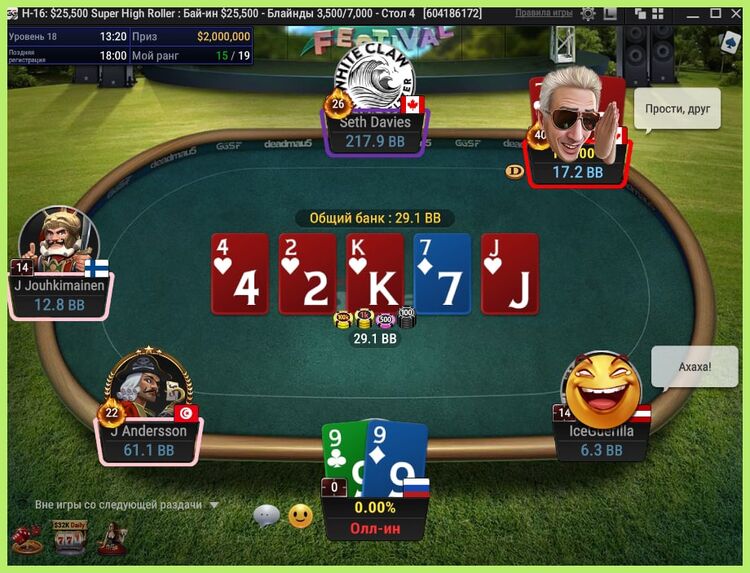This screenshot has width=750, height=573.
Task: Open the smiley emoji picker
Action: point(300,516)
